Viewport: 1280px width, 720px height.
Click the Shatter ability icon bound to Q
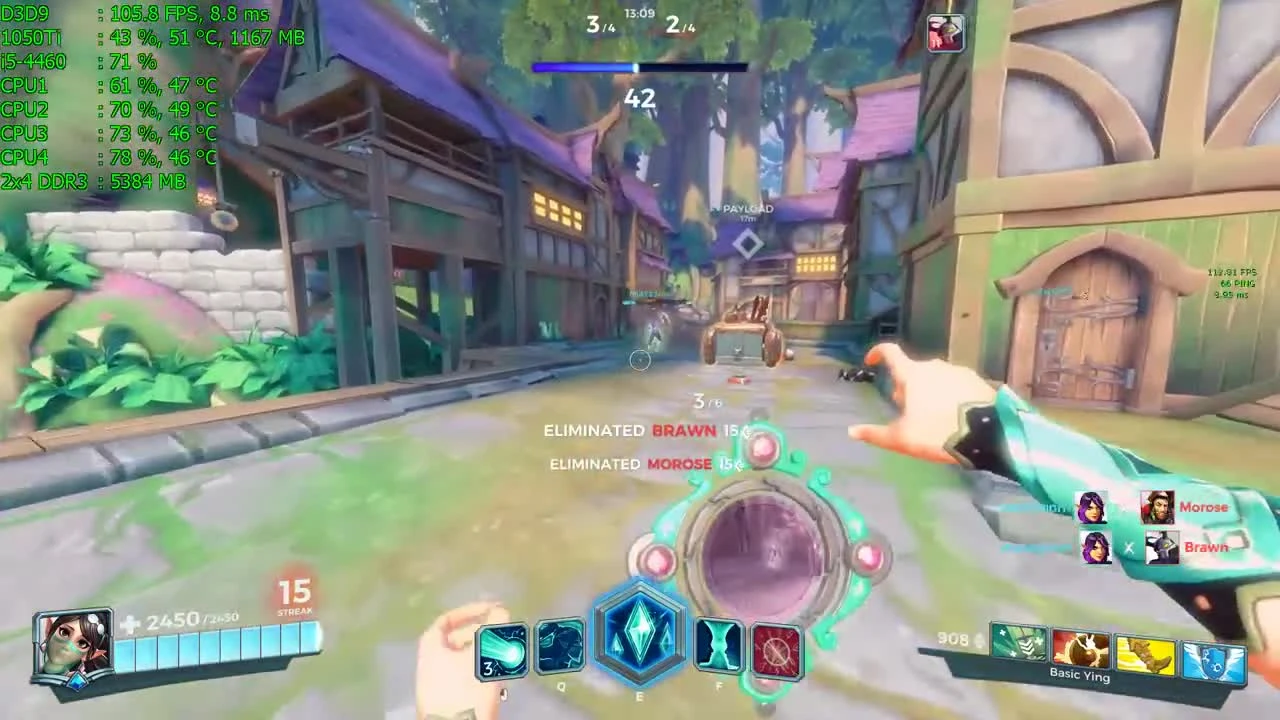tap(560, 648)
